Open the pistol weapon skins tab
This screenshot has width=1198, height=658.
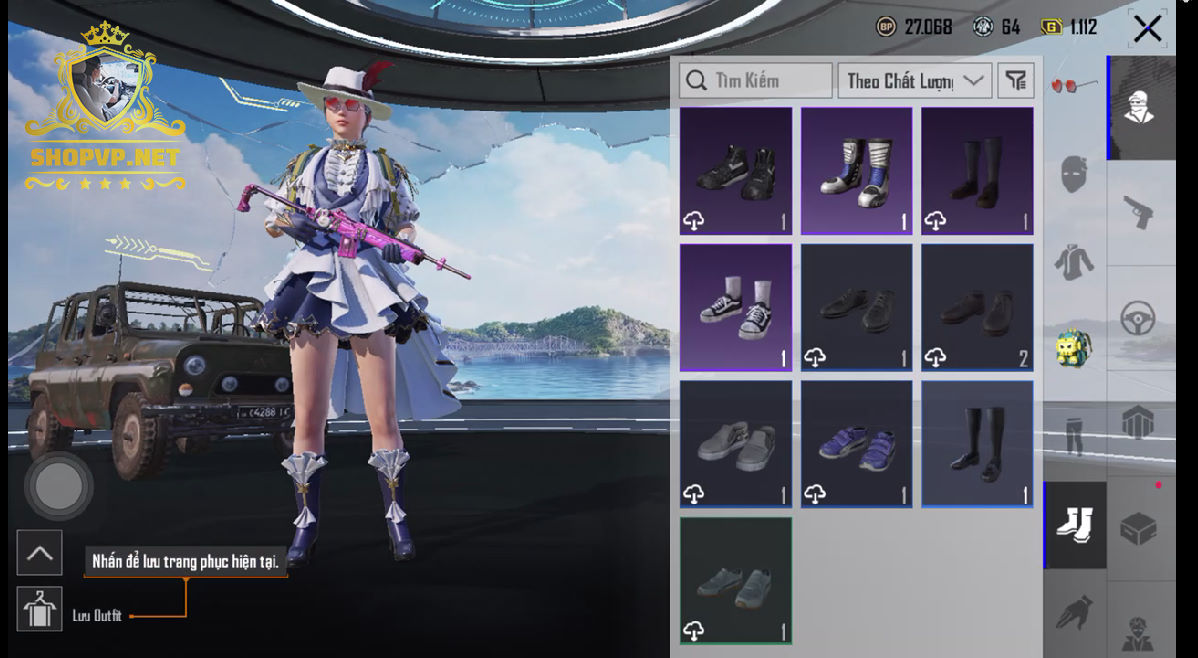pyautogui.click(x=1139, y=211)
